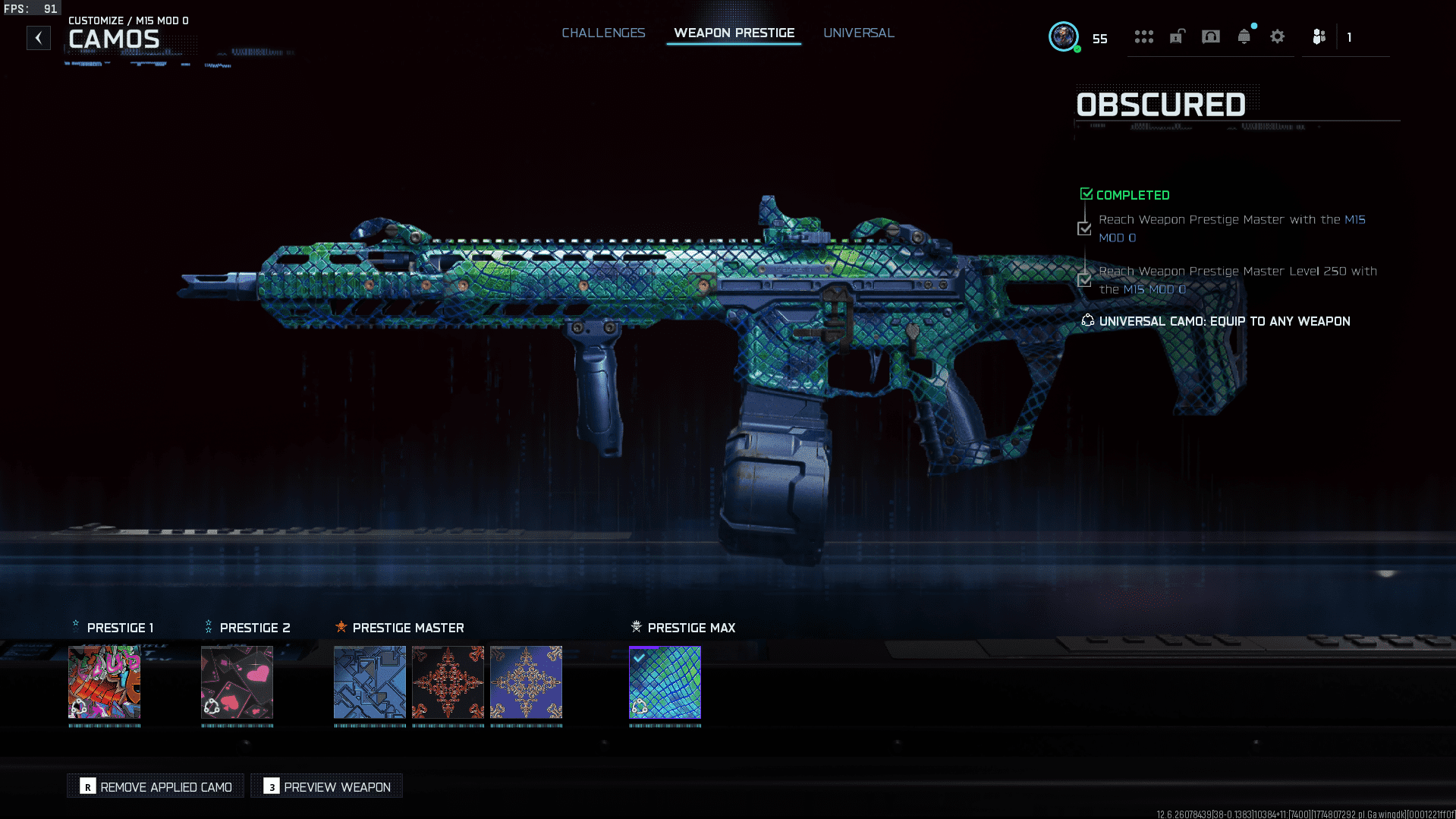Select the pink hearts Prestige 2 camo

(237, 682)
